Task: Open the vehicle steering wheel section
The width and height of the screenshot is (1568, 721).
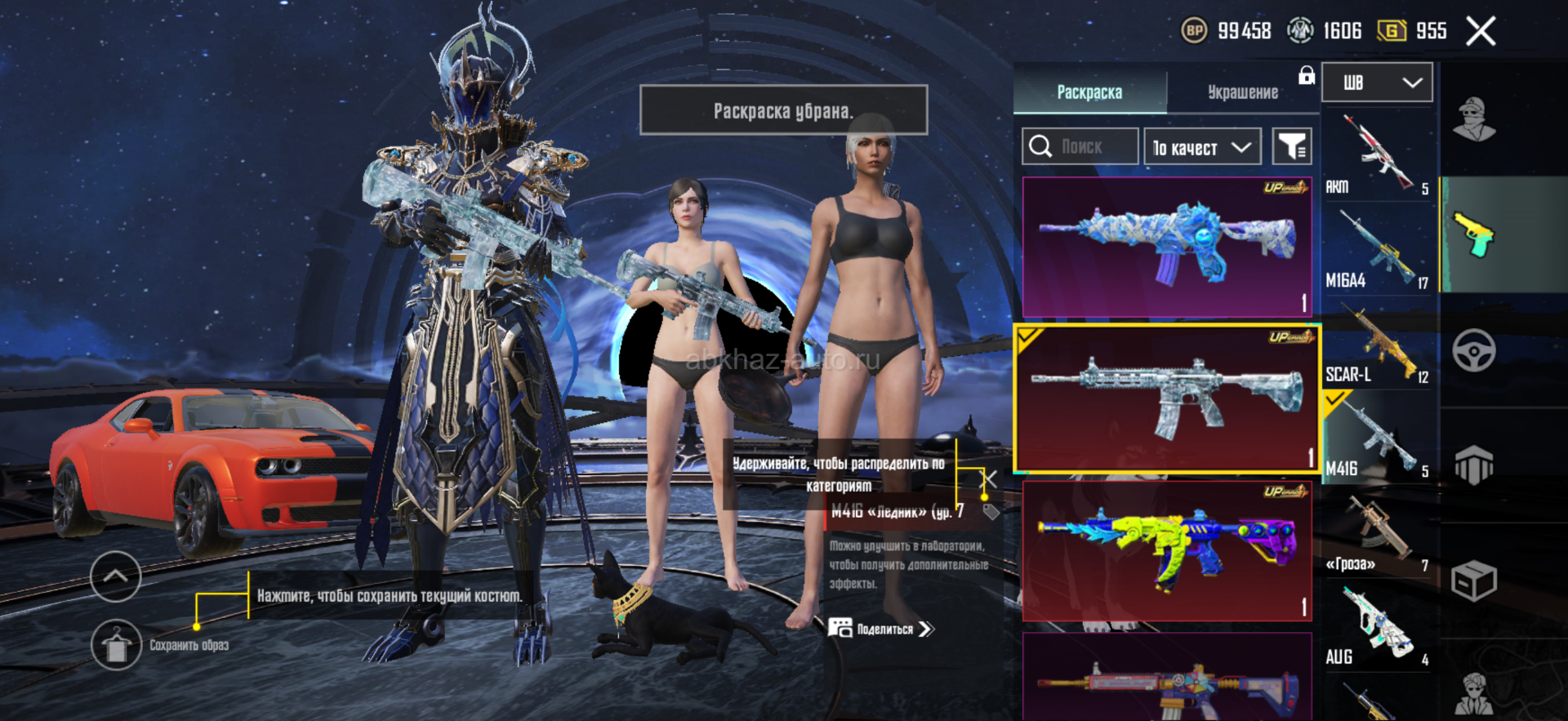Action: [x=1474, y=351]
